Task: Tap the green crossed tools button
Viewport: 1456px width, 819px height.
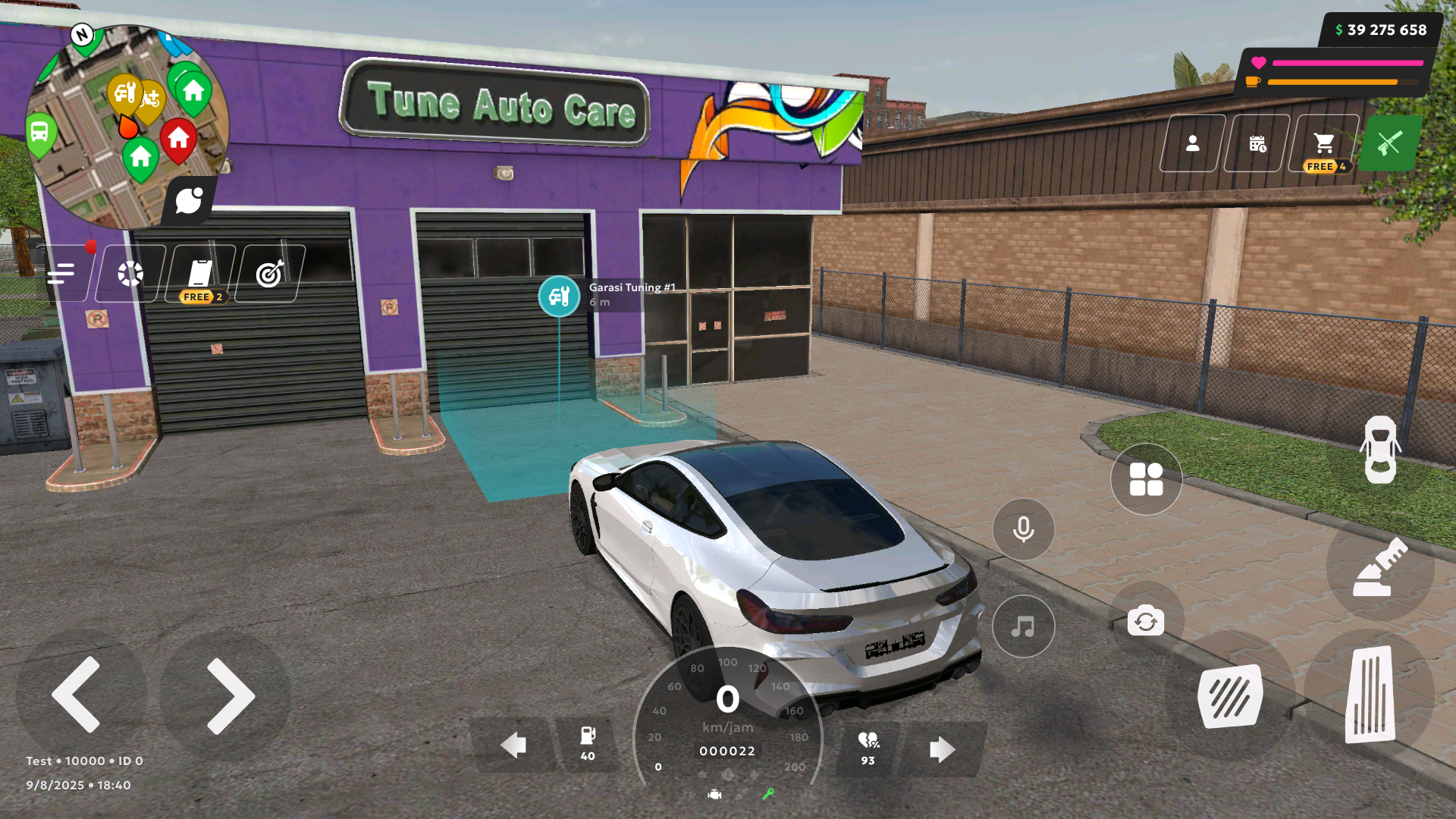Action: coord(1389,143)
